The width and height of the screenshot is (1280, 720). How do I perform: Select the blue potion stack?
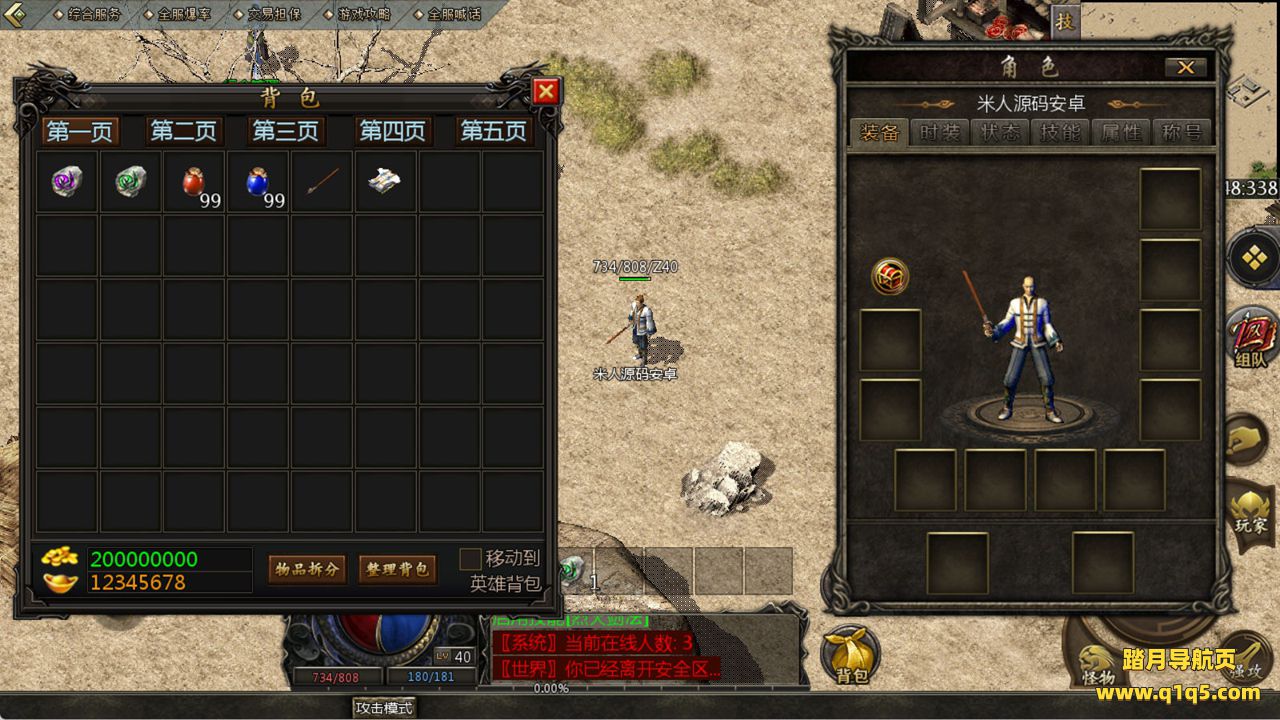[x=258, y=182]
